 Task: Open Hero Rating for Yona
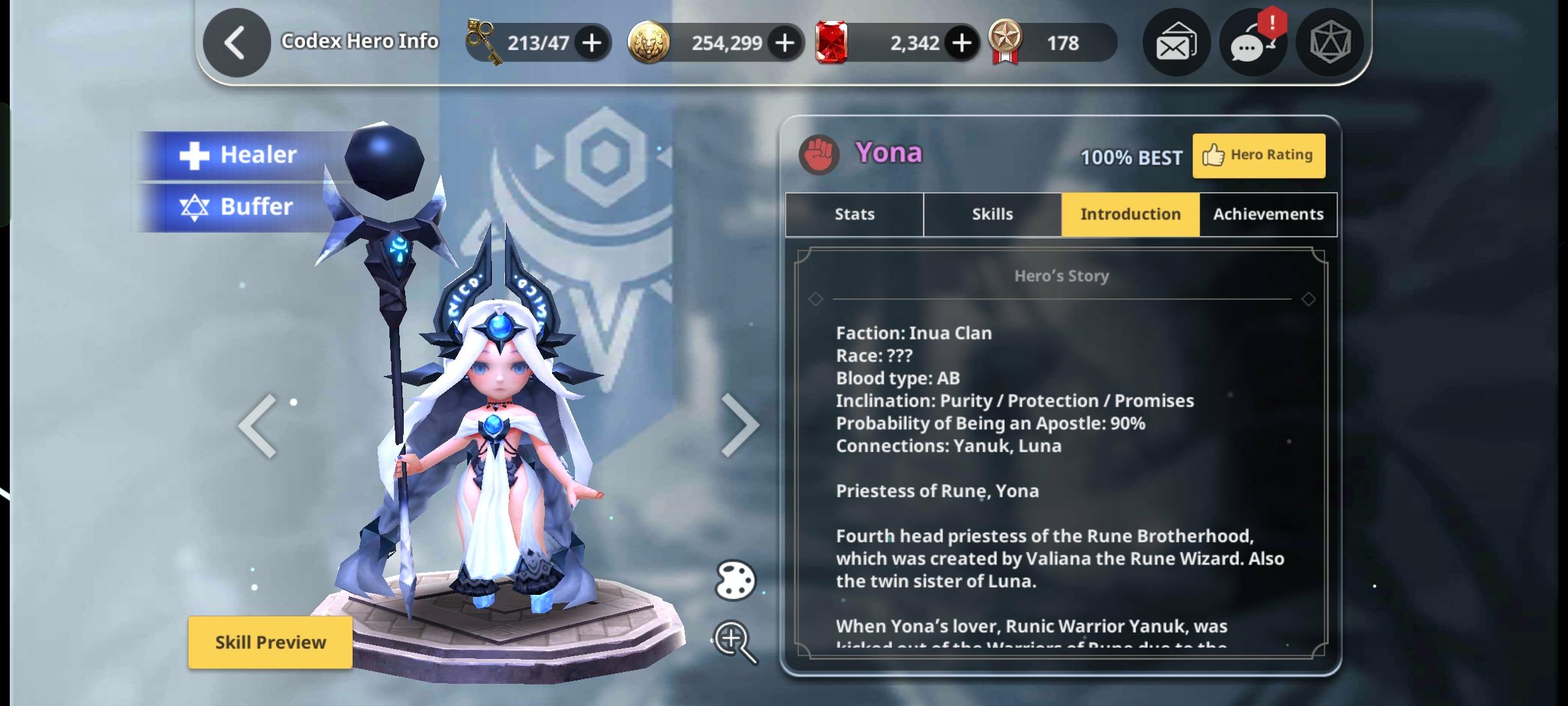pos(1258,156)
